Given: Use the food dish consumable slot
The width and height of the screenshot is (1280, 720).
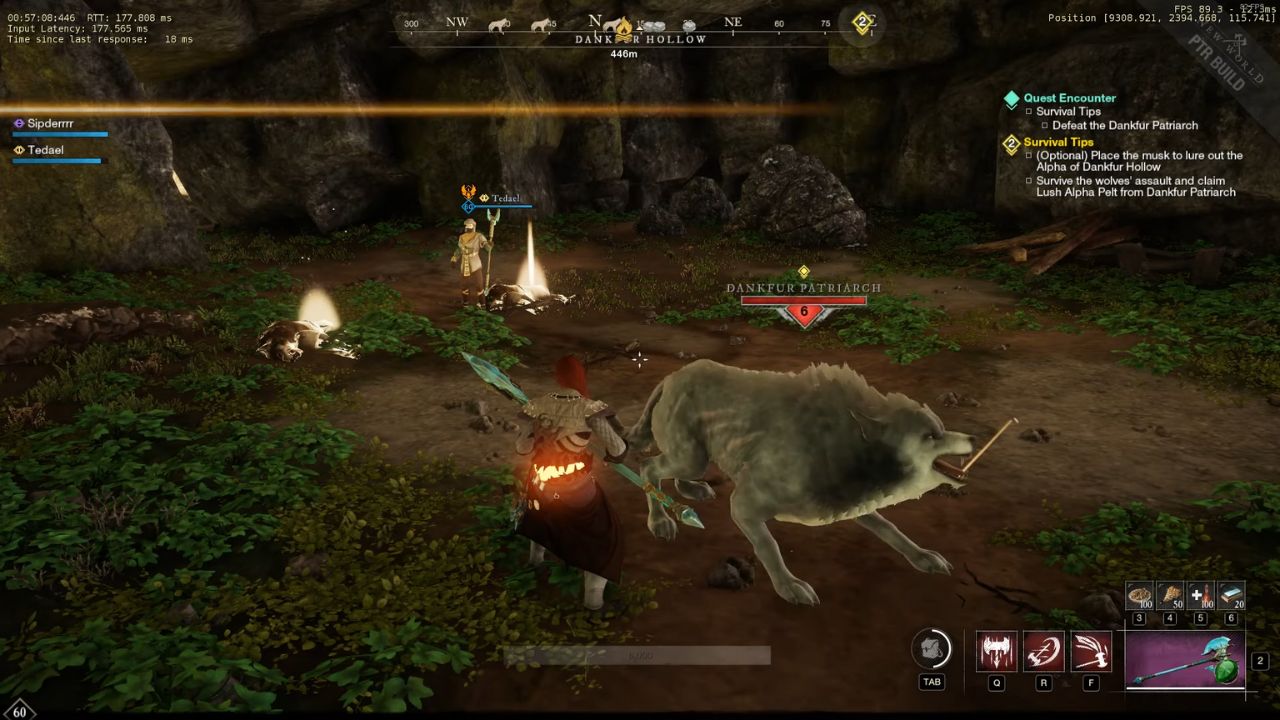Looking at the screenshot, I should [1140, 596].
